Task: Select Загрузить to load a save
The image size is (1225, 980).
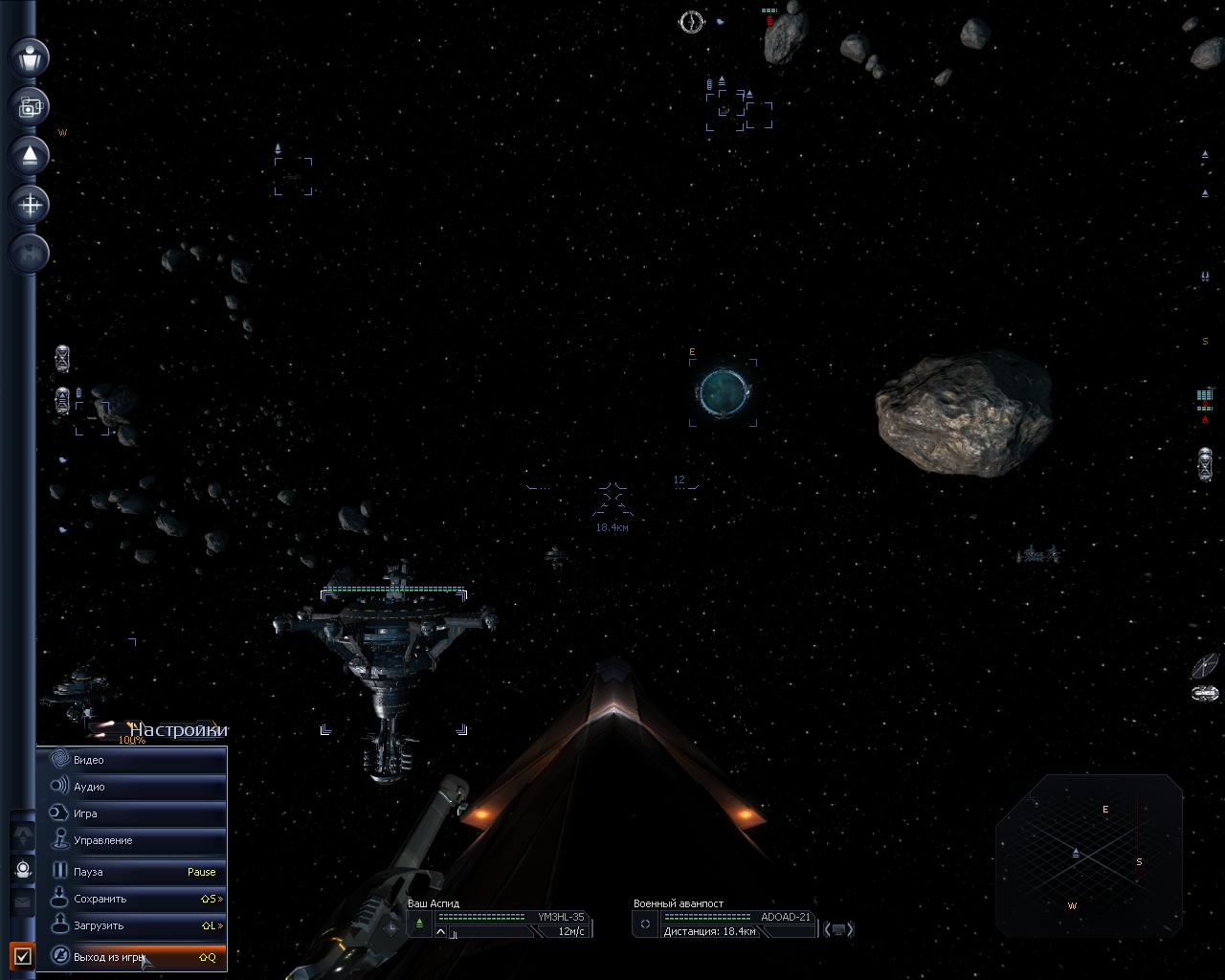Action: [x=131, y=925]
